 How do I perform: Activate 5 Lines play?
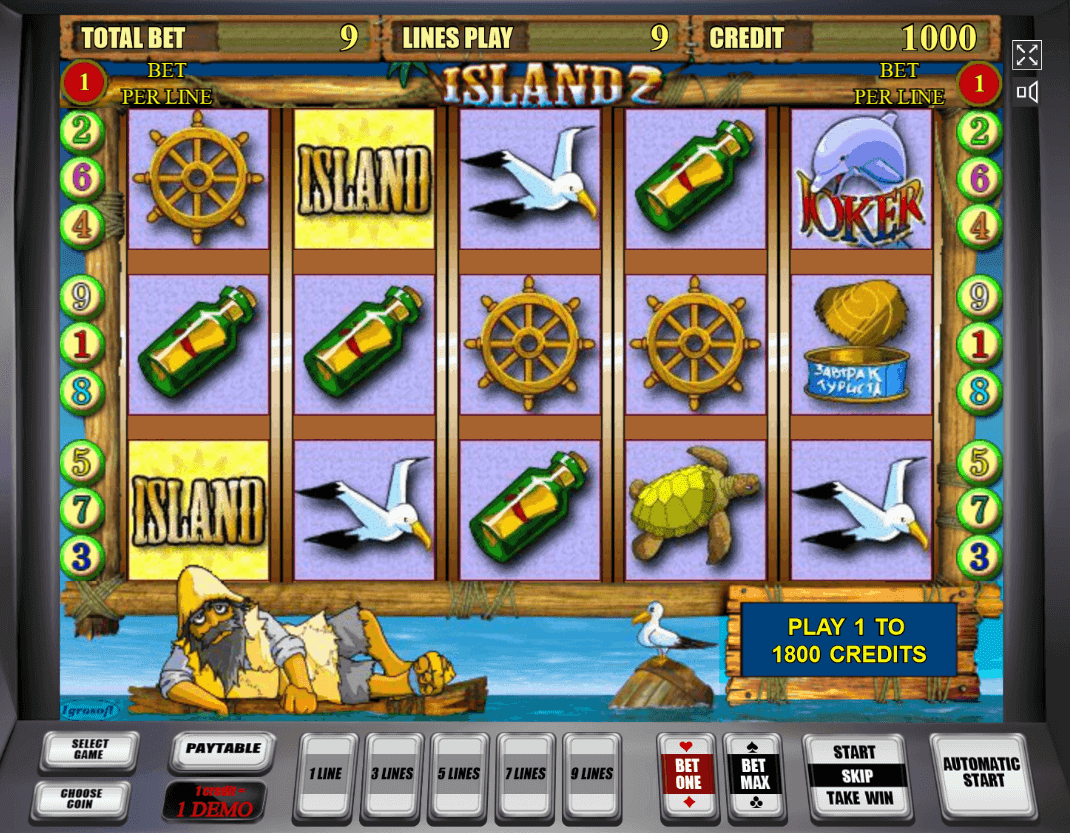(459, 775)
